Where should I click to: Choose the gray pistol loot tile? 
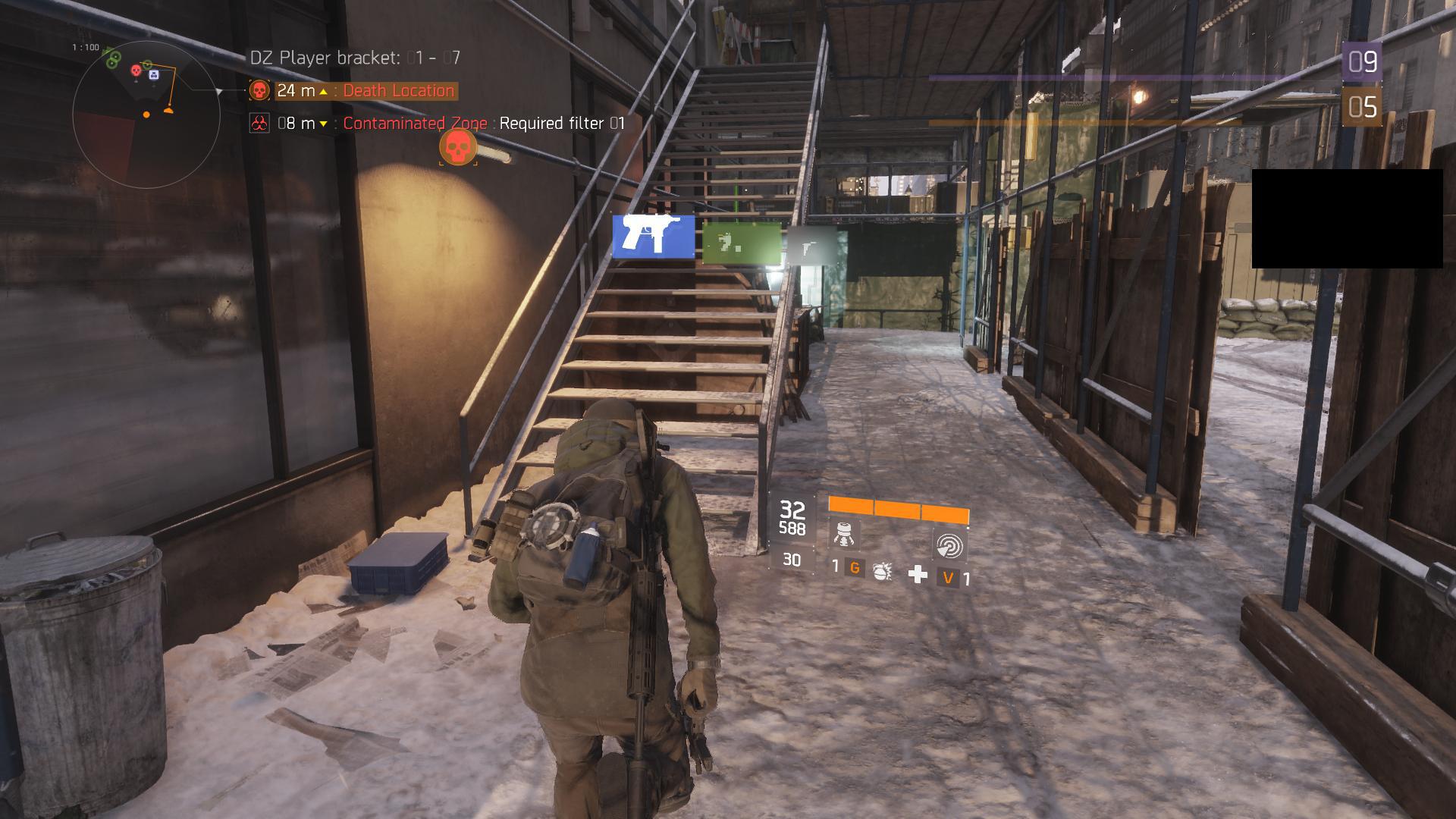(811, 245)
